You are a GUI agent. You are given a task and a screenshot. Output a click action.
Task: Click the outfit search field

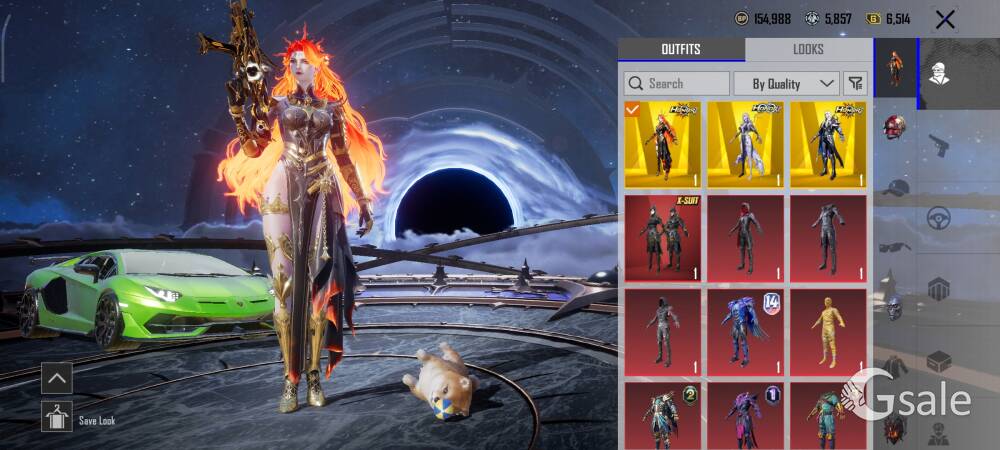point(677,83)
